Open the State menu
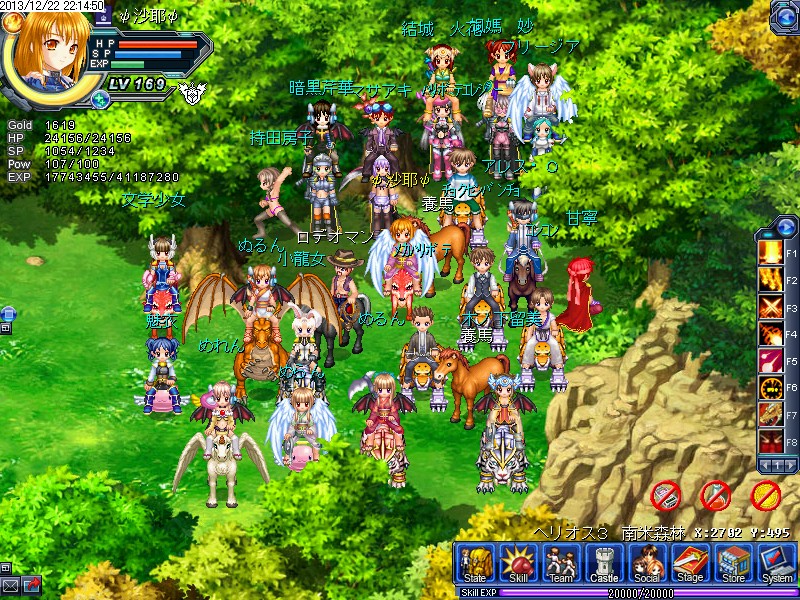Image resolution: width=800 pixels, height=600 pixels. pos(474,565)
